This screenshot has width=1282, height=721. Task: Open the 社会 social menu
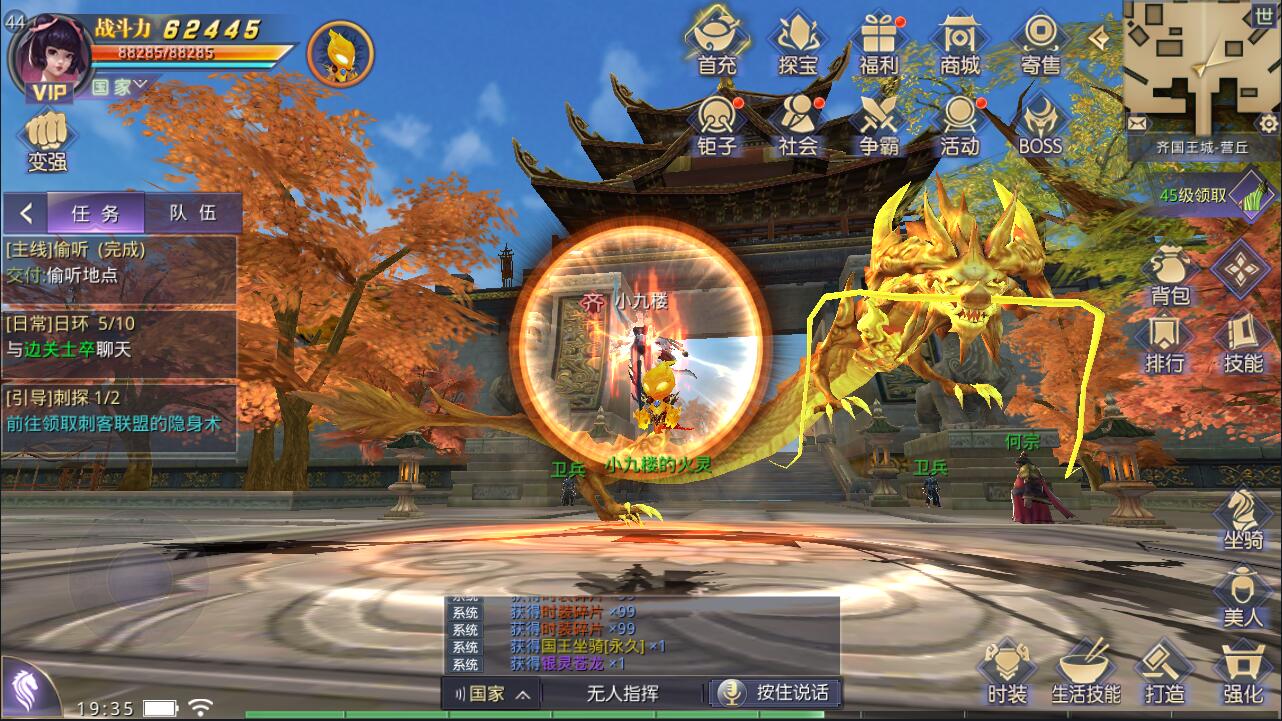(798, 124)
